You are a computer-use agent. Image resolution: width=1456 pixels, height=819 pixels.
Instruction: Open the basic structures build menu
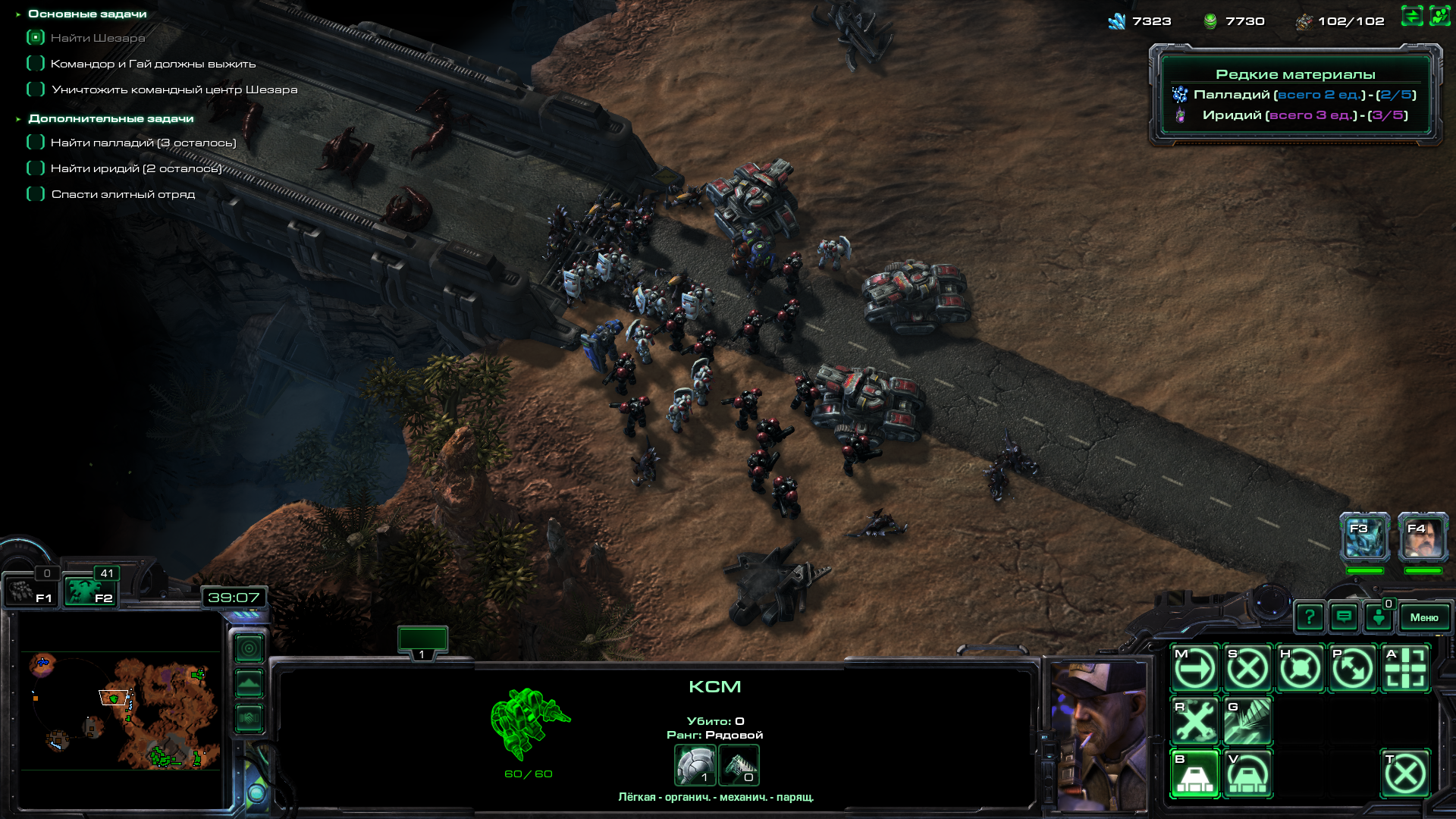click(x=1195, y=774)
